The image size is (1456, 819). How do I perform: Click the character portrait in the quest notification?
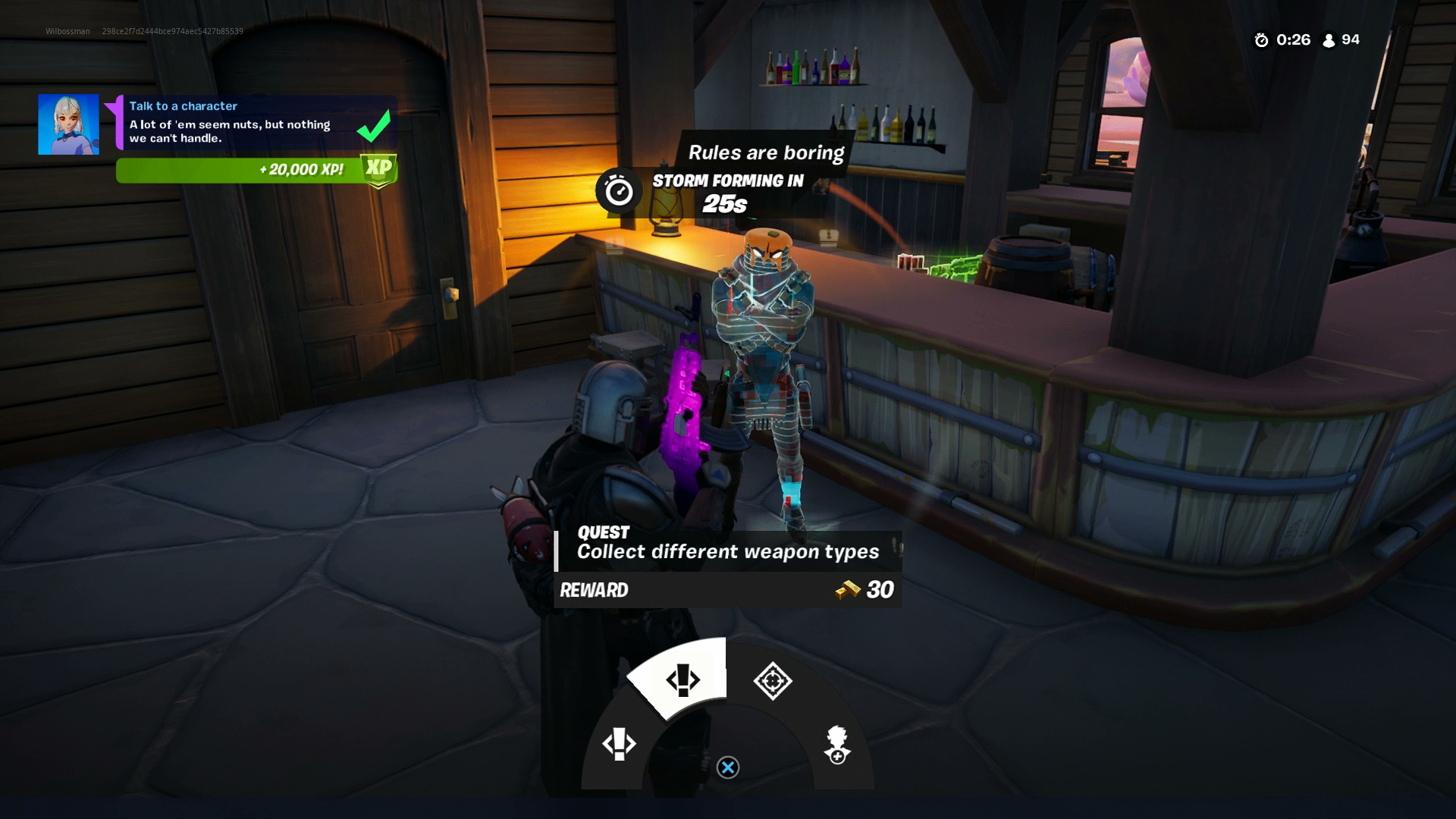point(67,123)
